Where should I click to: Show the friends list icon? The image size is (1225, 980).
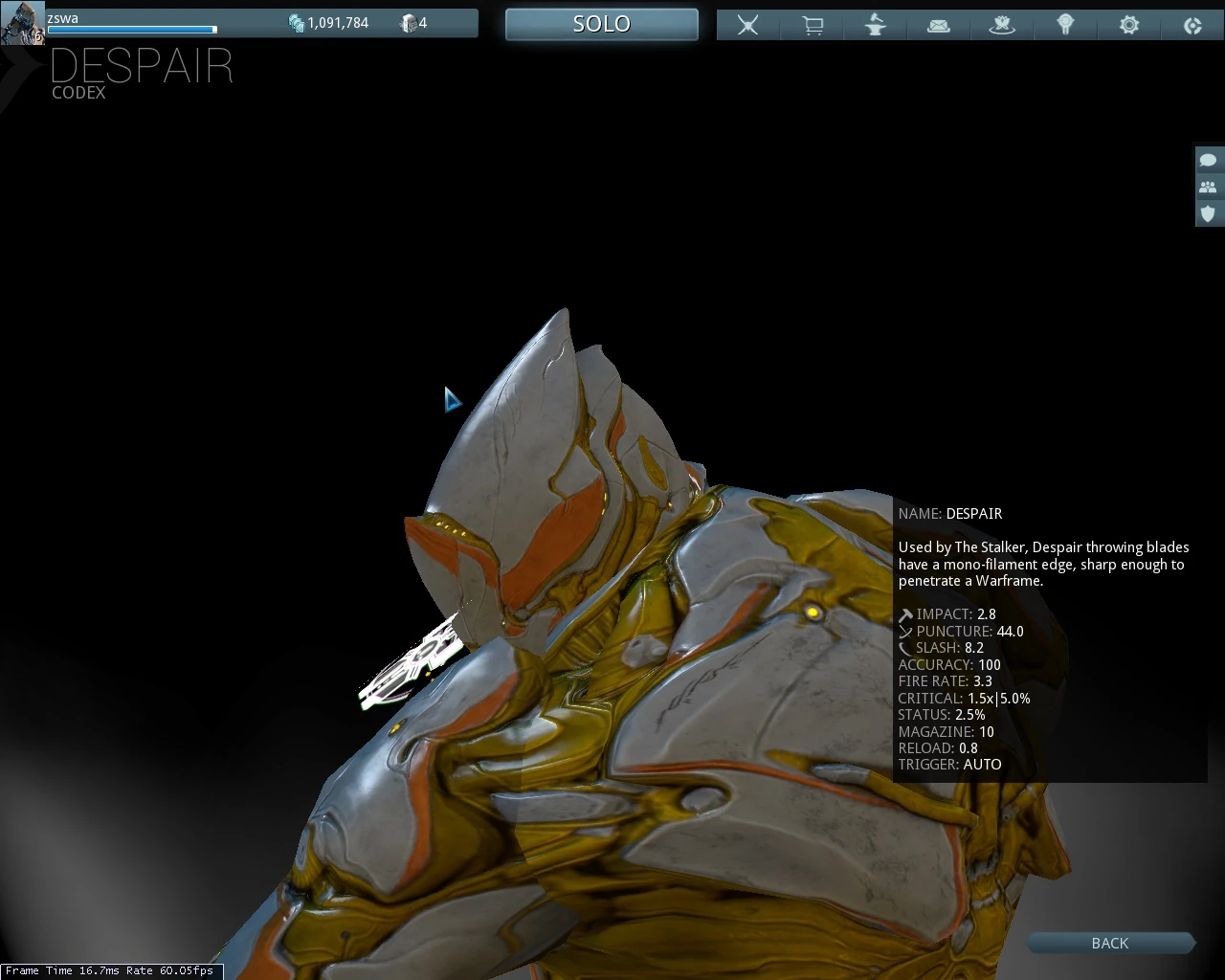tap(1208, 187)
